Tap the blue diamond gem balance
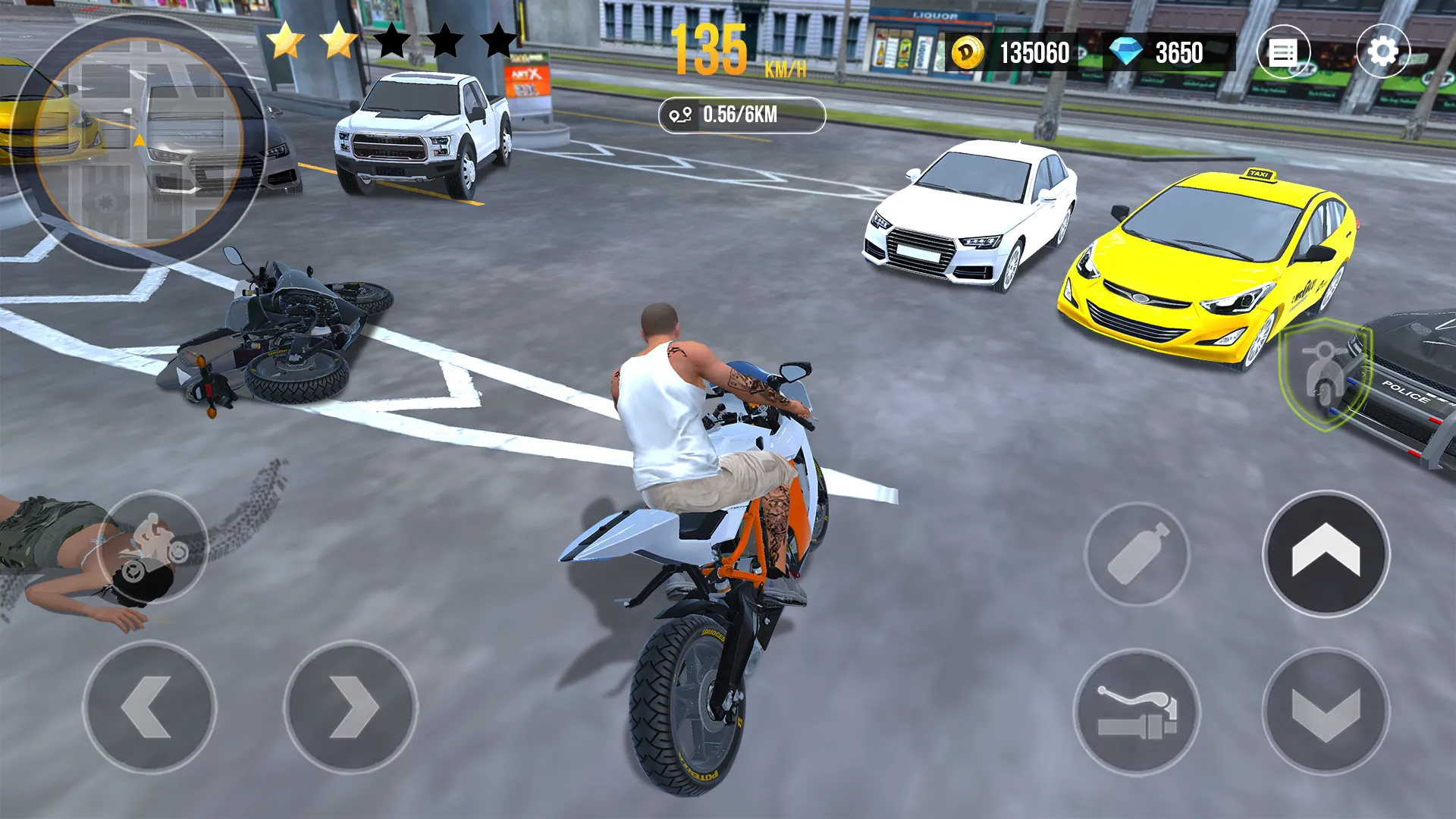The height and width of the screenshot is (819, 1456). tap(1168, 53)
